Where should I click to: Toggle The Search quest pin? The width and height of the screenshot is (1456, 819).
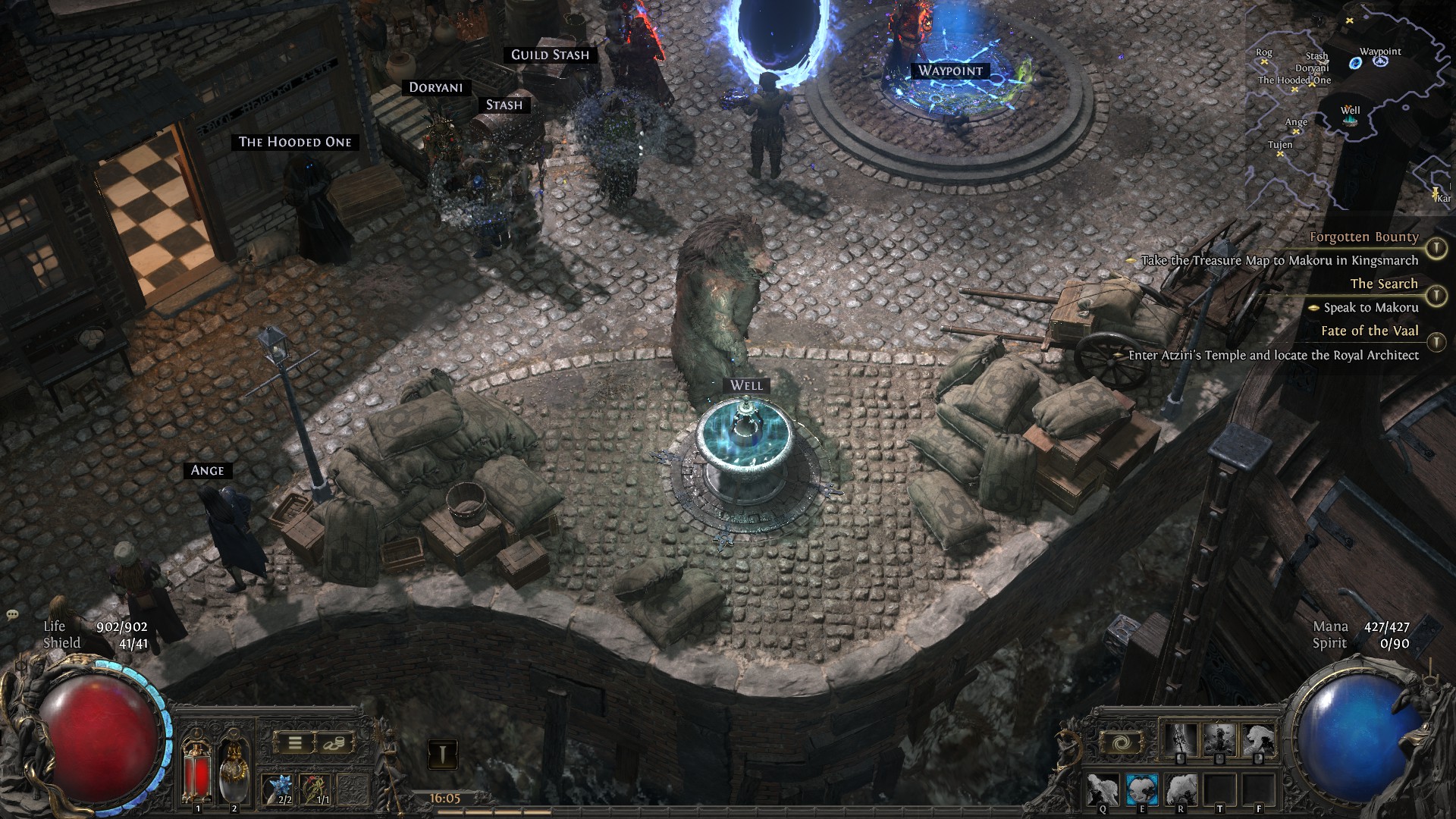pyautogui.click(x=1436, y=296)
